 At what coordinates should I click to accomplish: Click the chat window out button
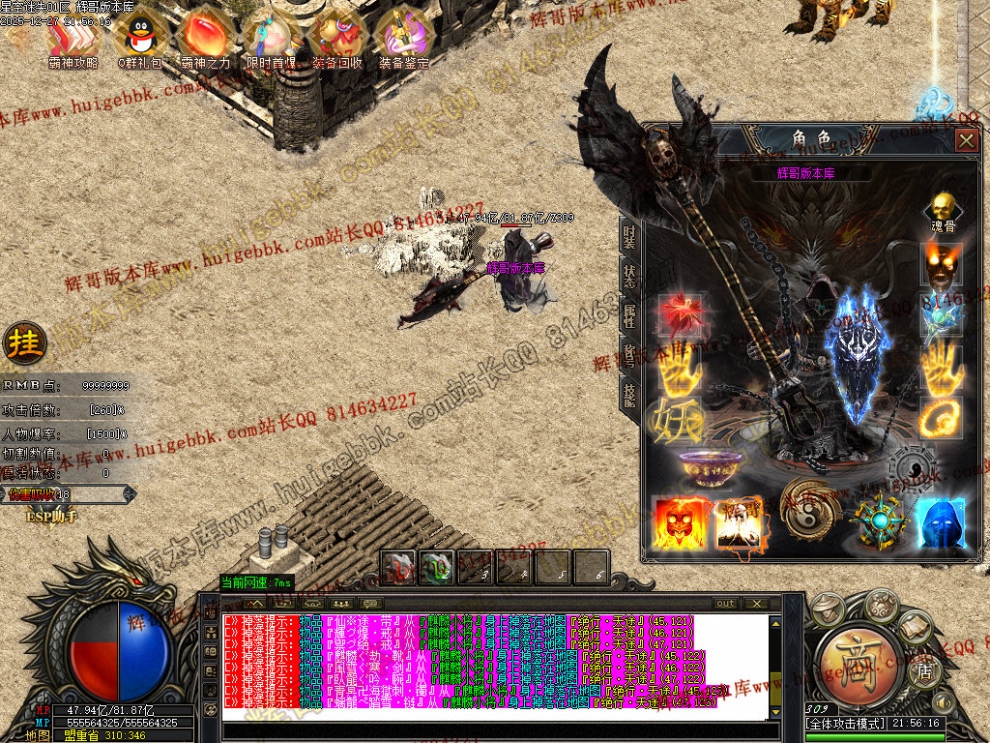pos(725,604)
